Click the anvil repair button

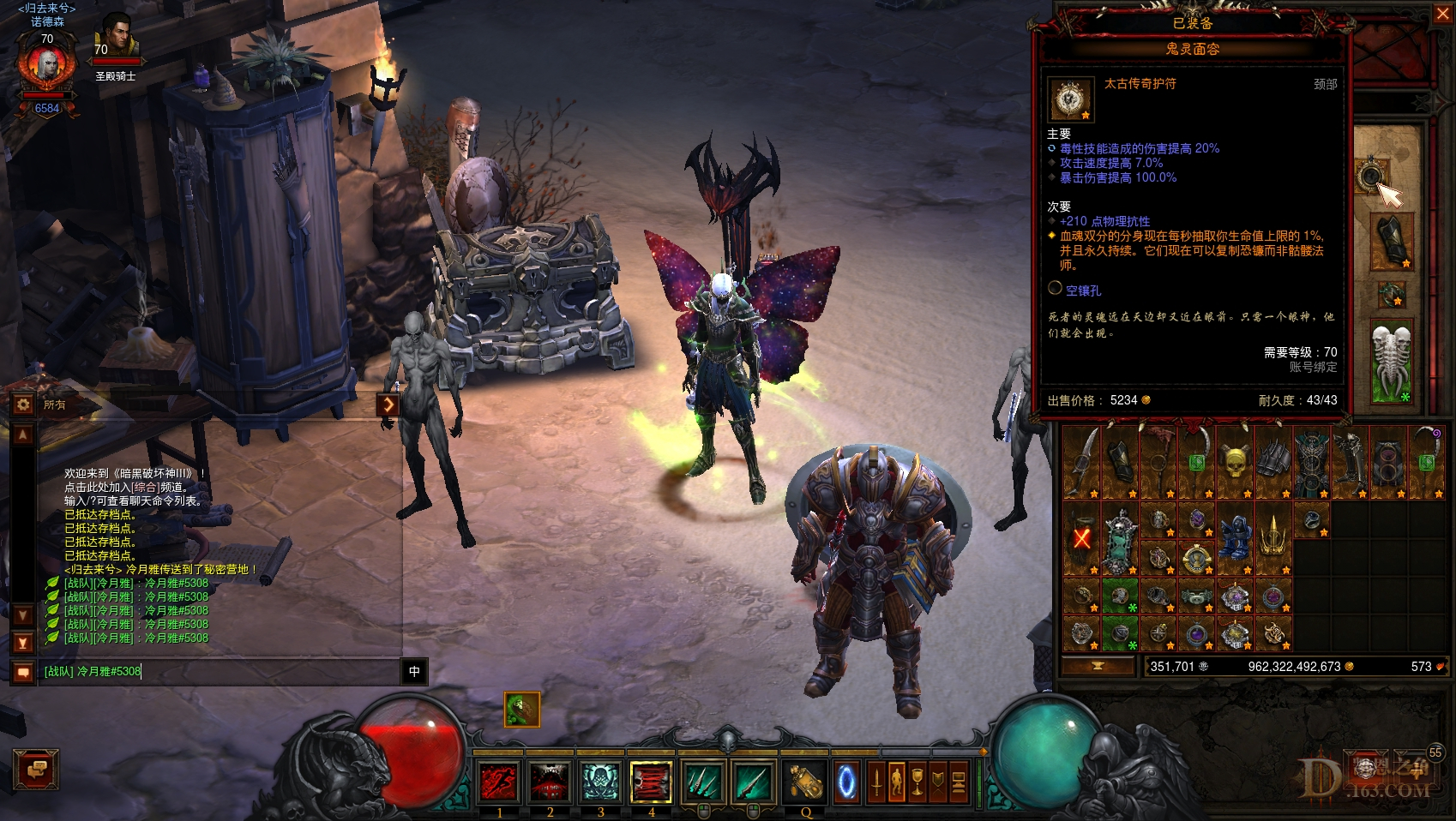tap(1098, 666)
